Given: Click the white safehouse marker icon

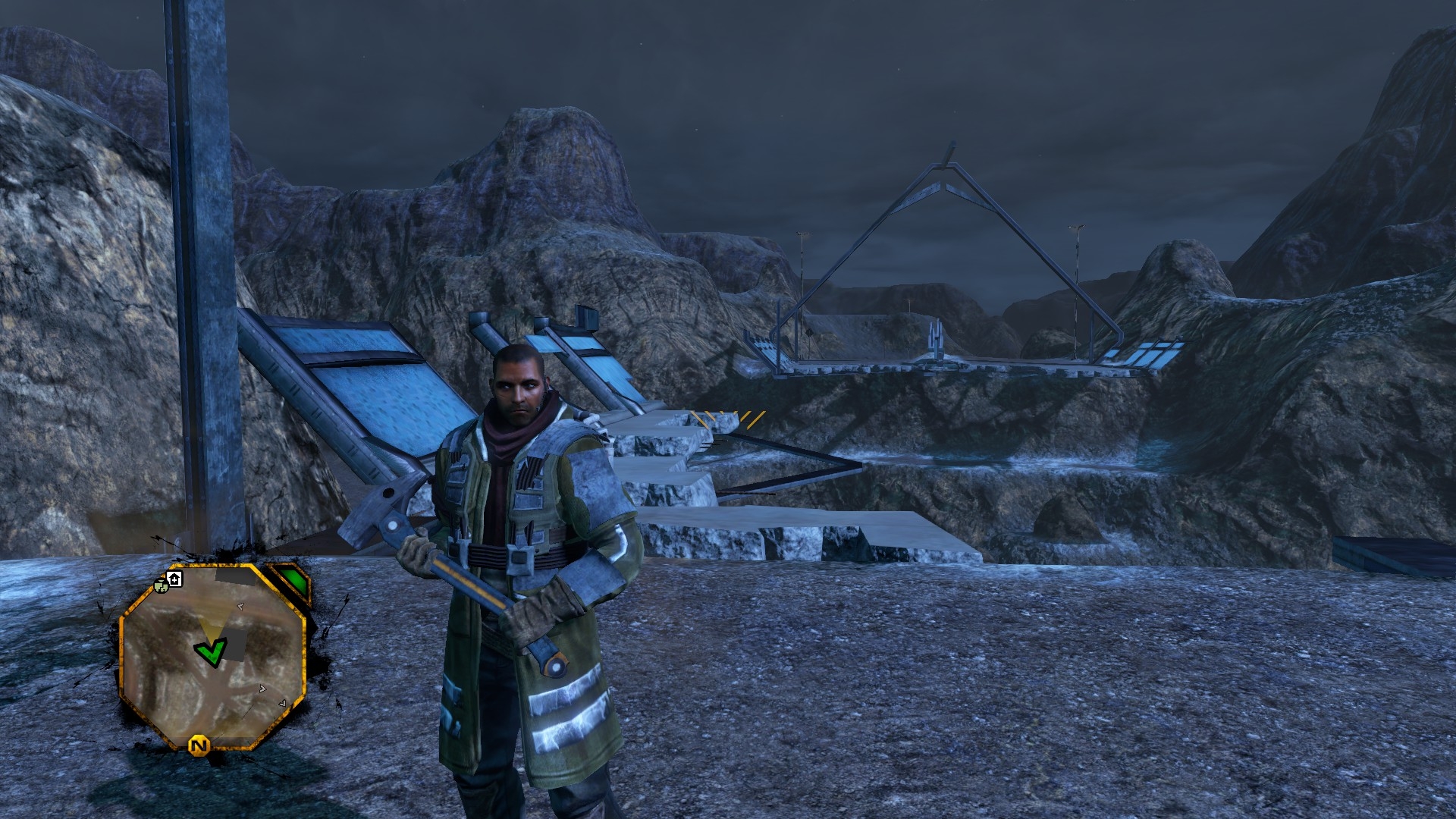Looking at the screenshot, I should [x=174, y=580].
